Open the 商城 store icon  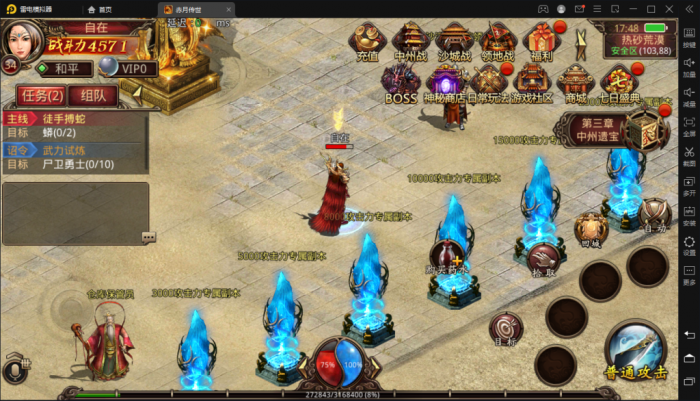(x=575, y=84)
